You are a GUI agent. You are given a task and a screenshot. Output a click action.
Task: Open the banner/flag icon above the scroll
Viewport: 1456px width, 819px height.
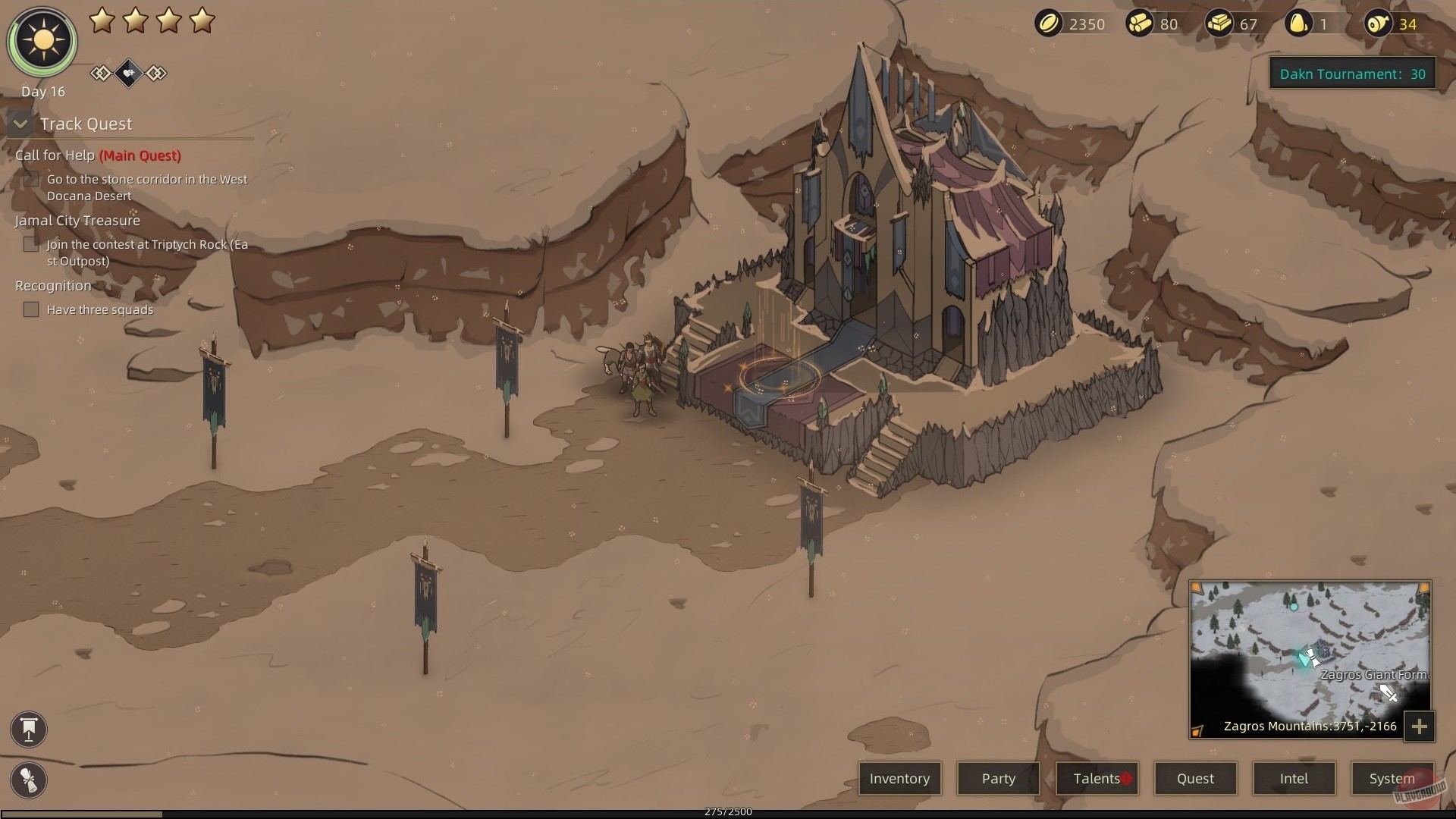(x=28, y=730)
